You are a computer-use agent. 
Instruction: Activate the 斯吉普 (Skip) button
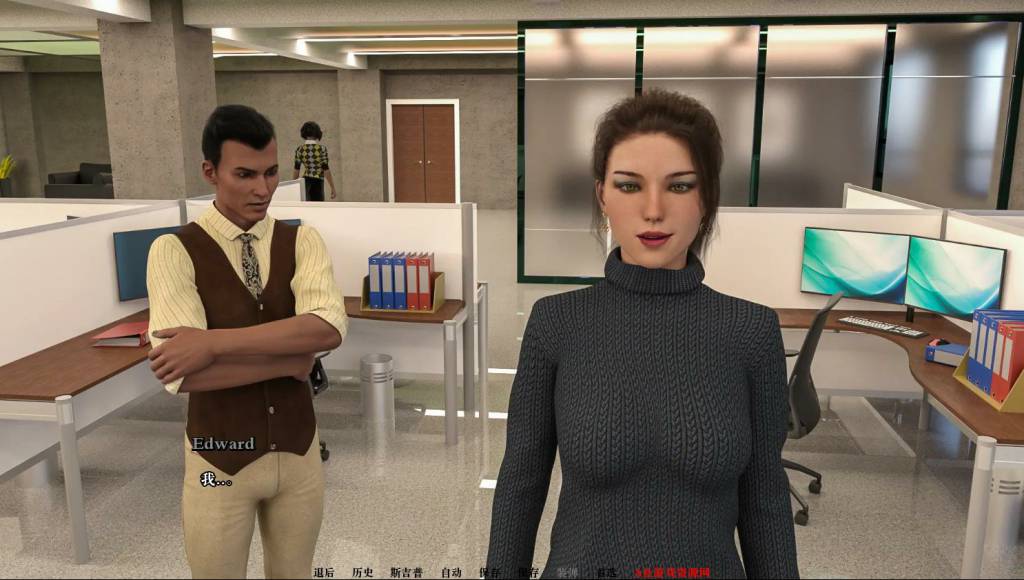[x=406, y=573]
